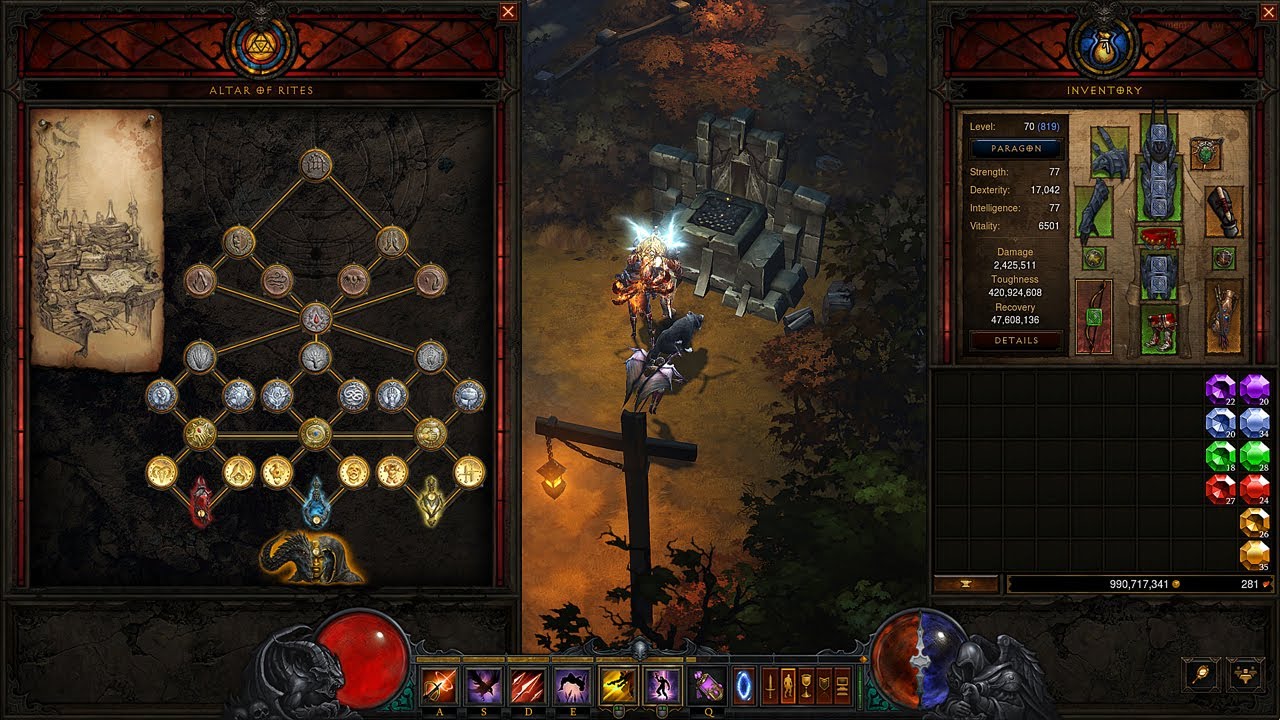
Task: Open the blue town portal
Action: 746,685
